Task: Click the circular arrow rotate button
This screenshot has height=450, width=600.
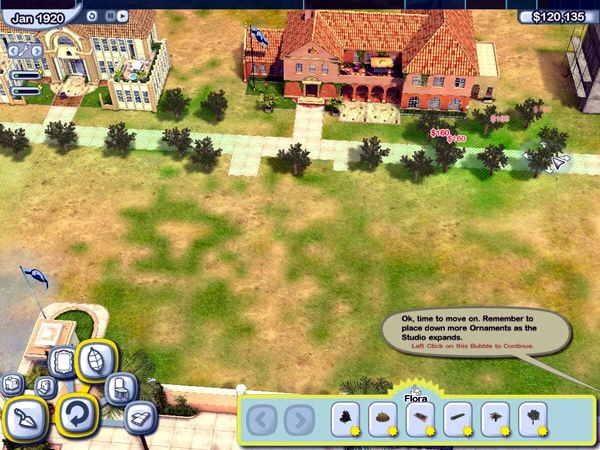Action: 76,415
